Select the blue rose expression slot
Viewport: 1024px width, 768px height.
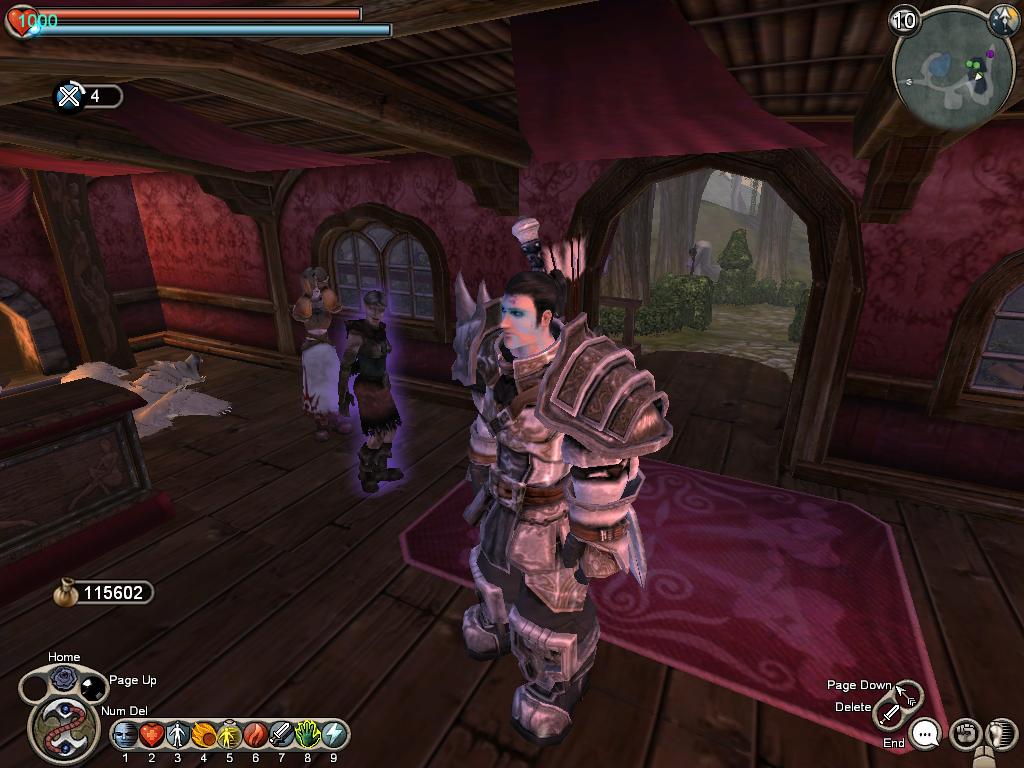click(x=64, y=678)
